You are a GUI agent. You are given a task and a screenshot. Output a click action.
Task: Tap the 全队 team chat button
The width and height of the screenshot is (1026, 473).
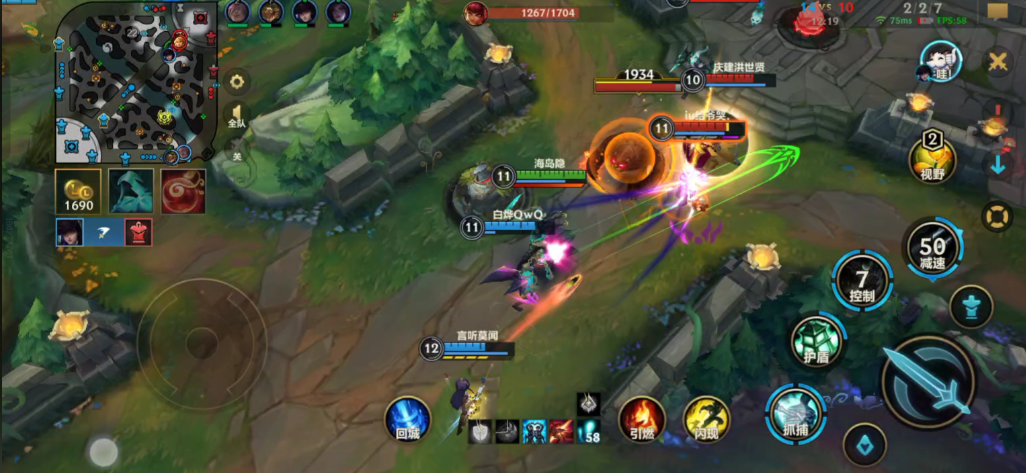[237, 116]
